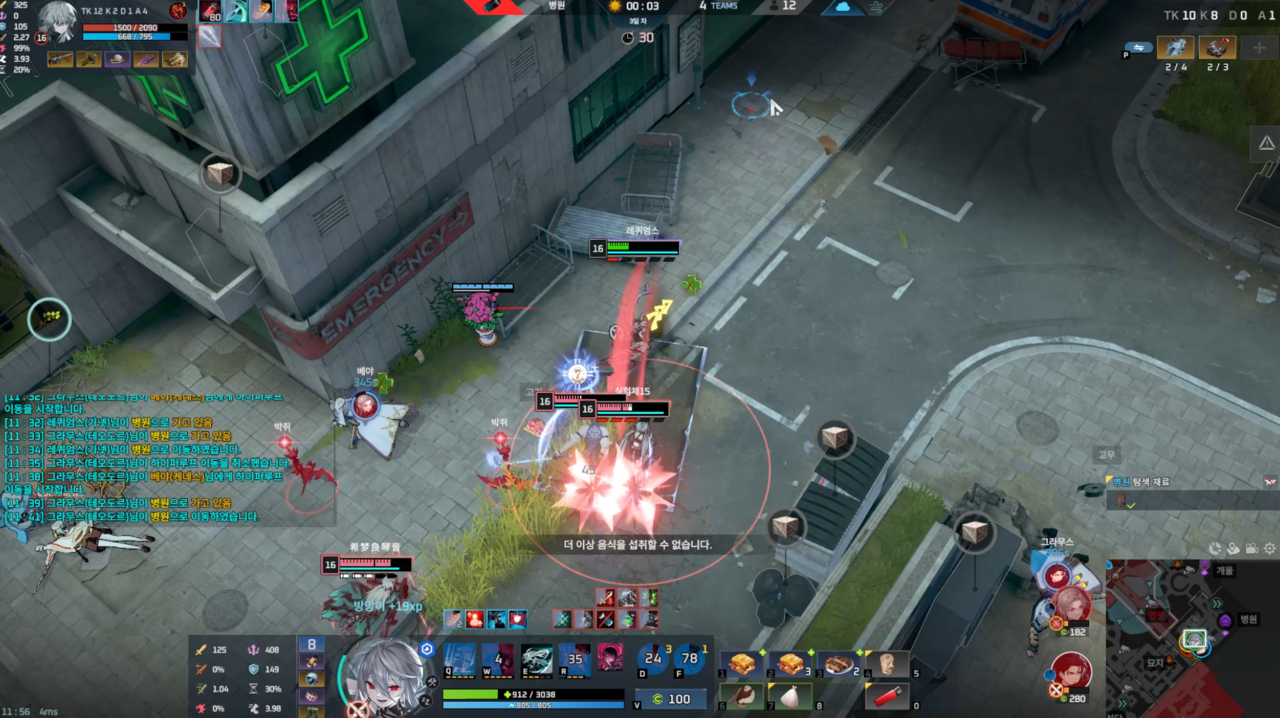This screenshot has width=1280, height=718.
Task: Select teammate portrait with 280 credits
Action: (1071, 670)
